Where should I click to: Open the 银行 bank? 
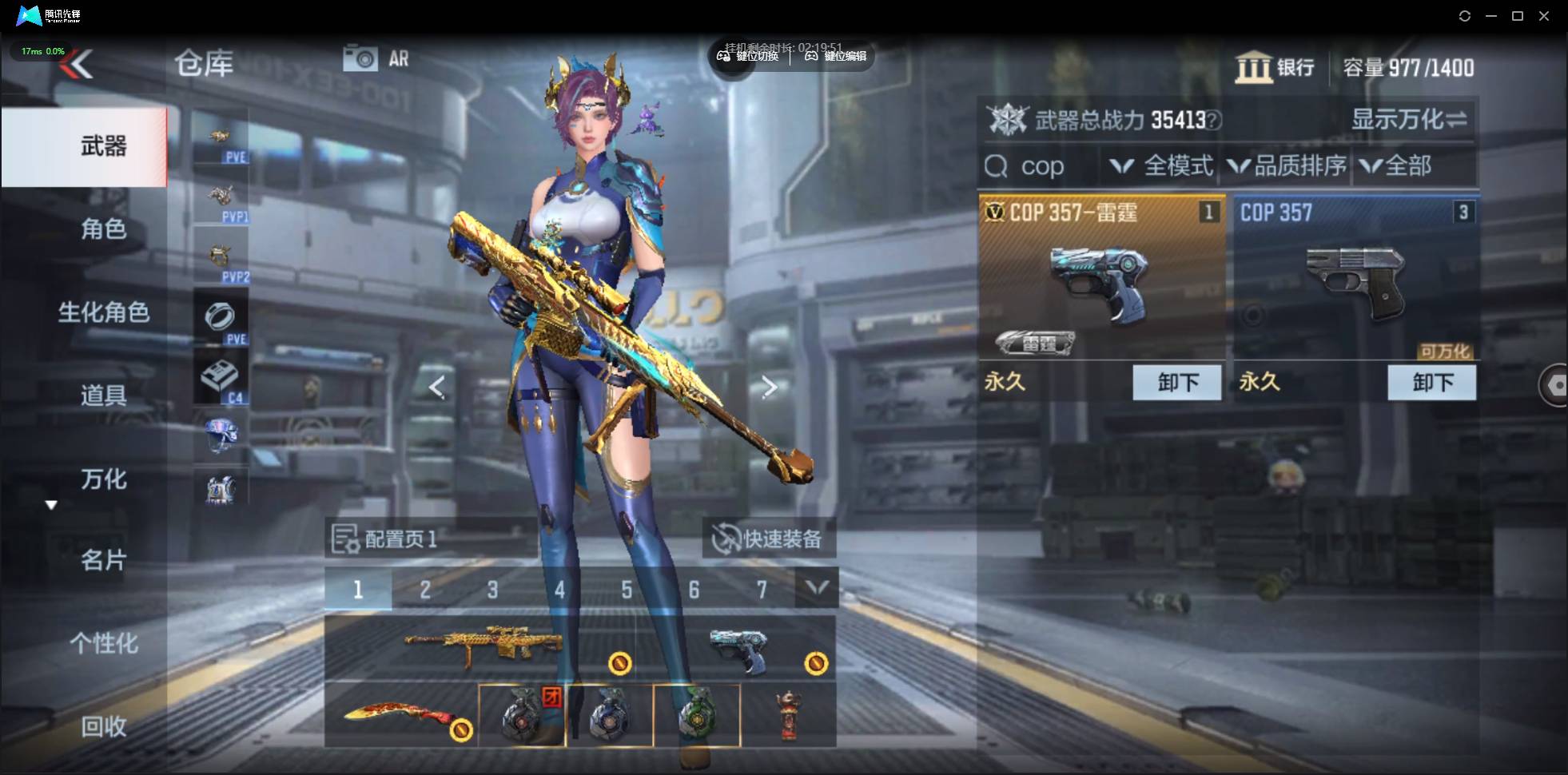click(1275, 68)
